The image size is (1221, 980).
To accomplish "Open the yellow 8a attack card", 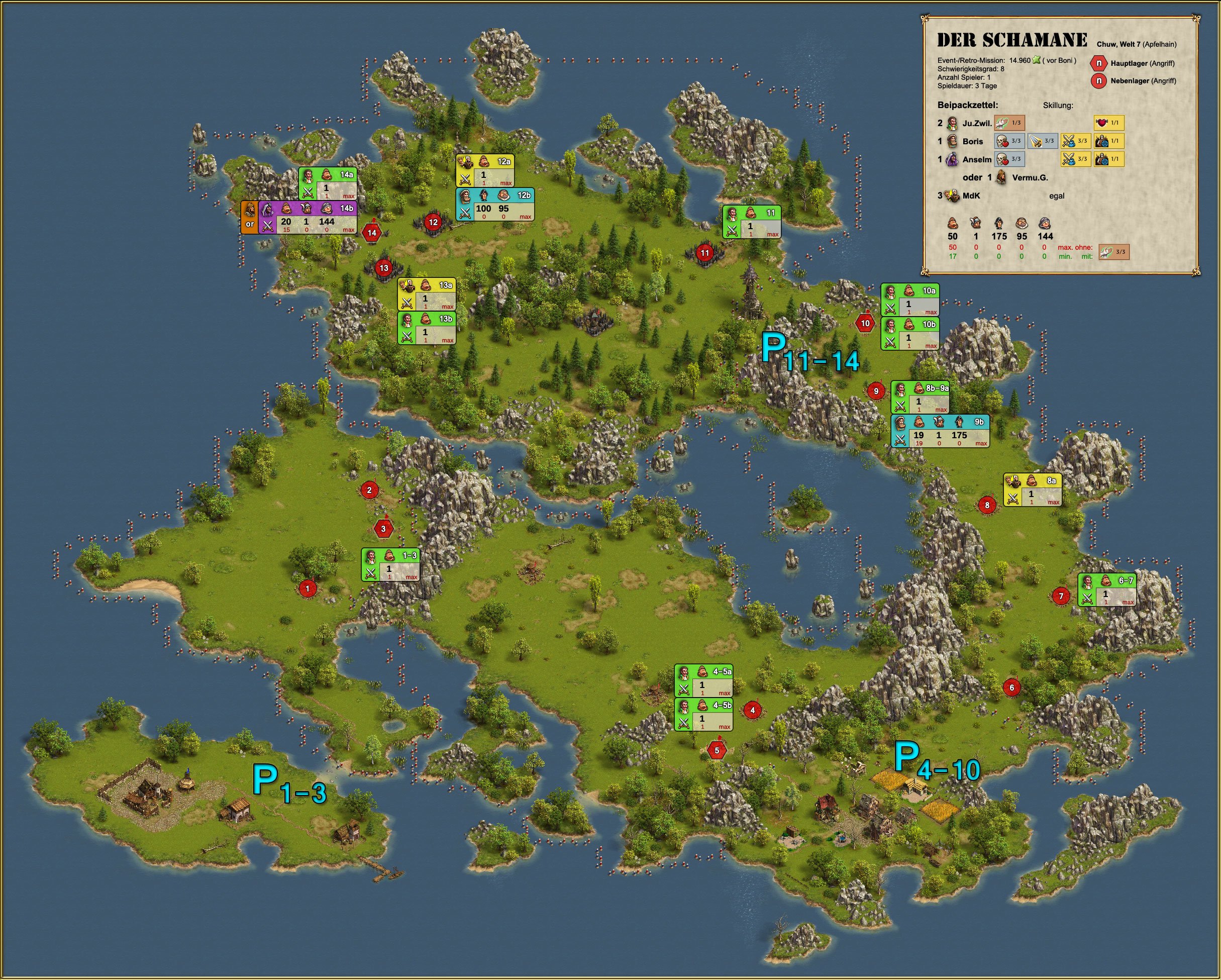I will 1032,489.
